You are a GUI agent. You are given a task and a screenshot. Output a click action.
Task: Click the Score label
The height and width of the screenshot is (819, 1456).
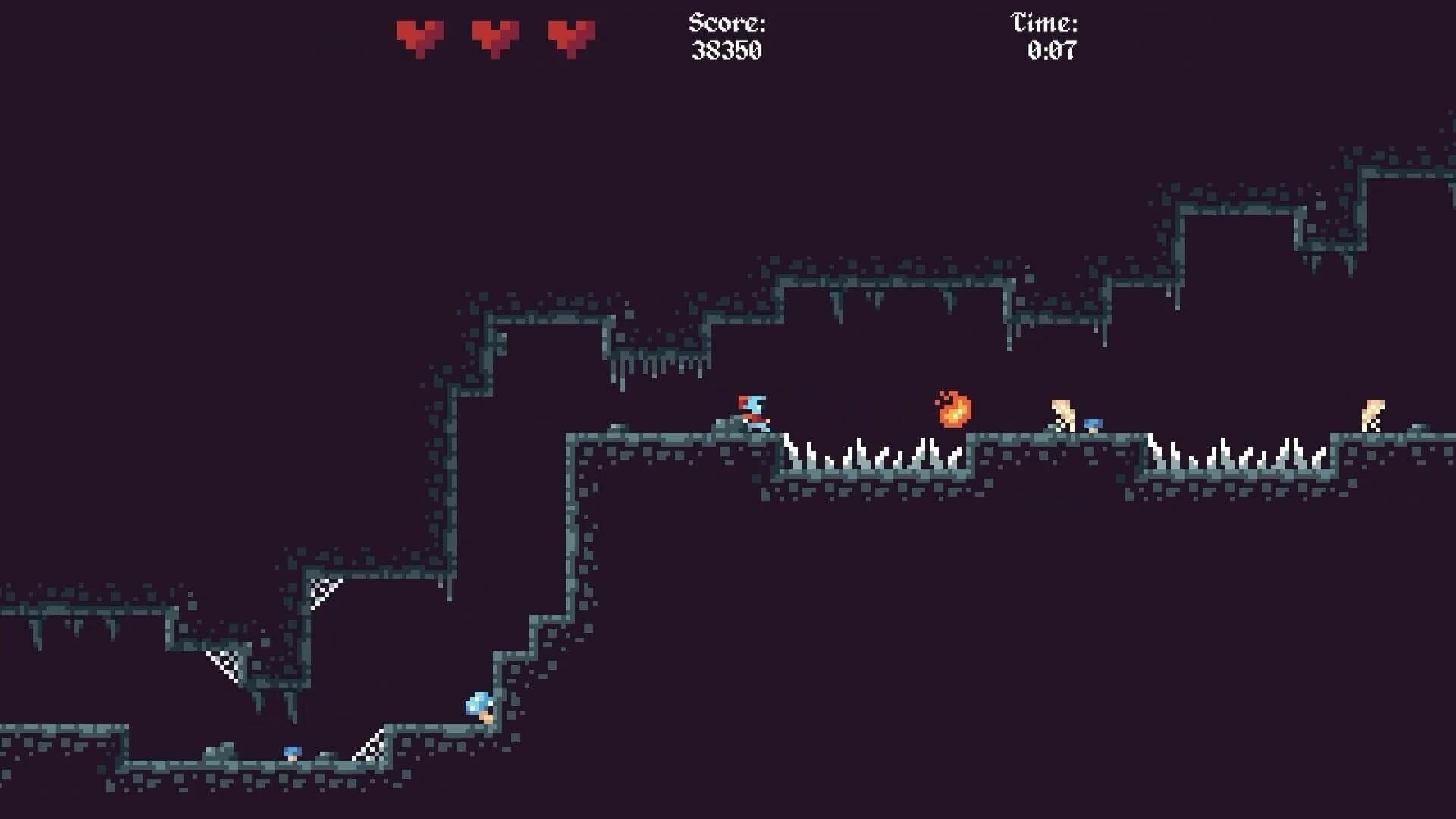click(725, 21)
